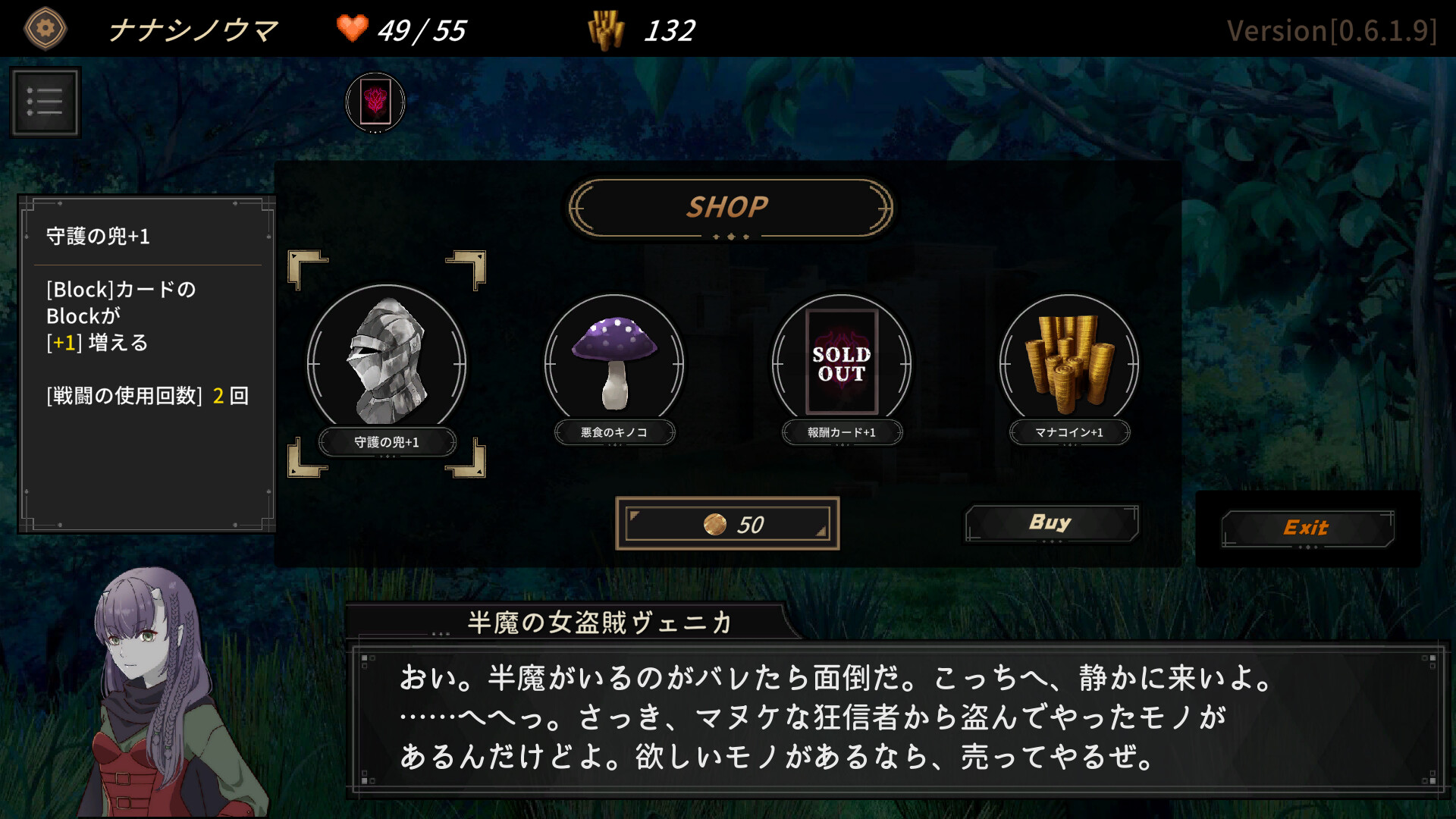
Task: Click the 守護の兜+1 name label
Action: [388, 442]
